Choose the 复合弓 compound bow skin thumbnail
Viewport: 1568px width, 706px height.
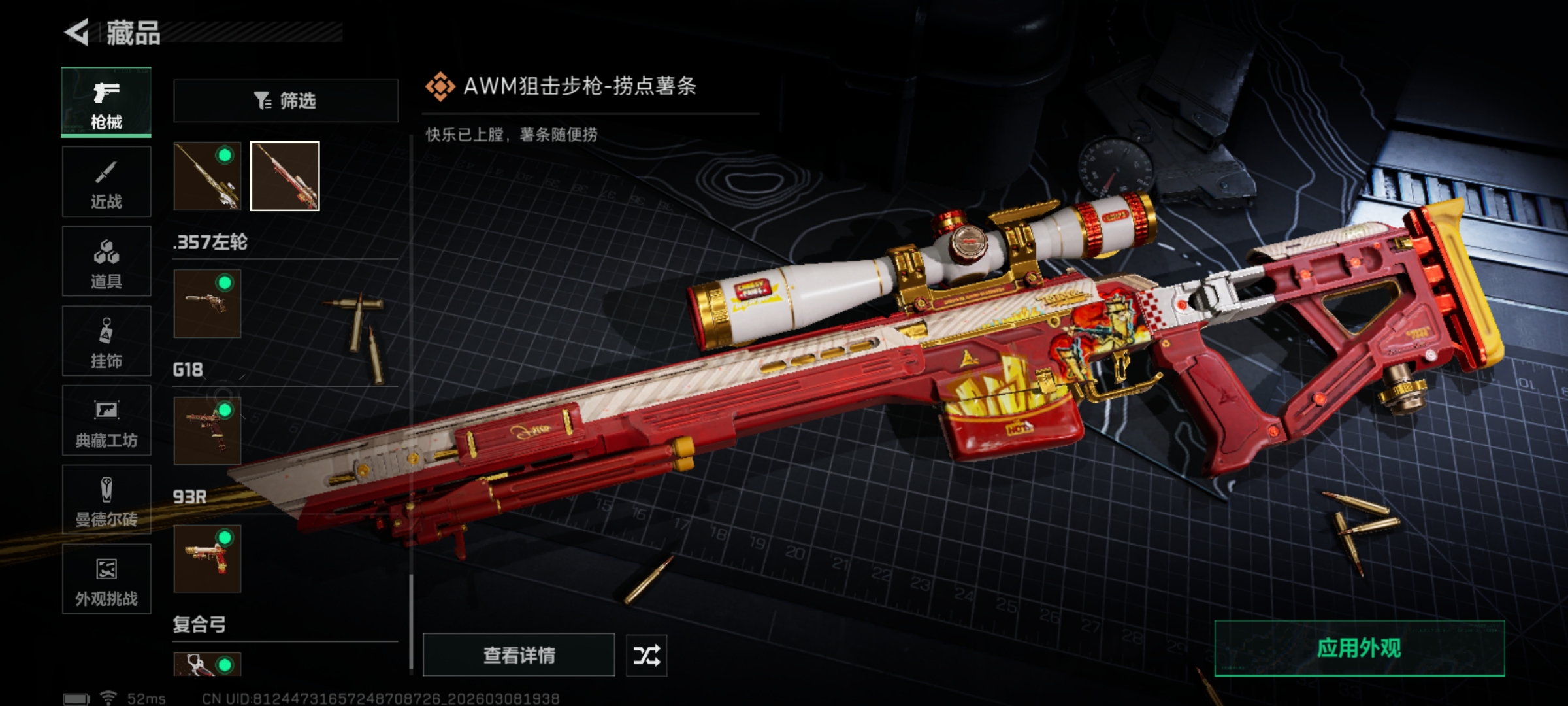[x=207, y=664]
